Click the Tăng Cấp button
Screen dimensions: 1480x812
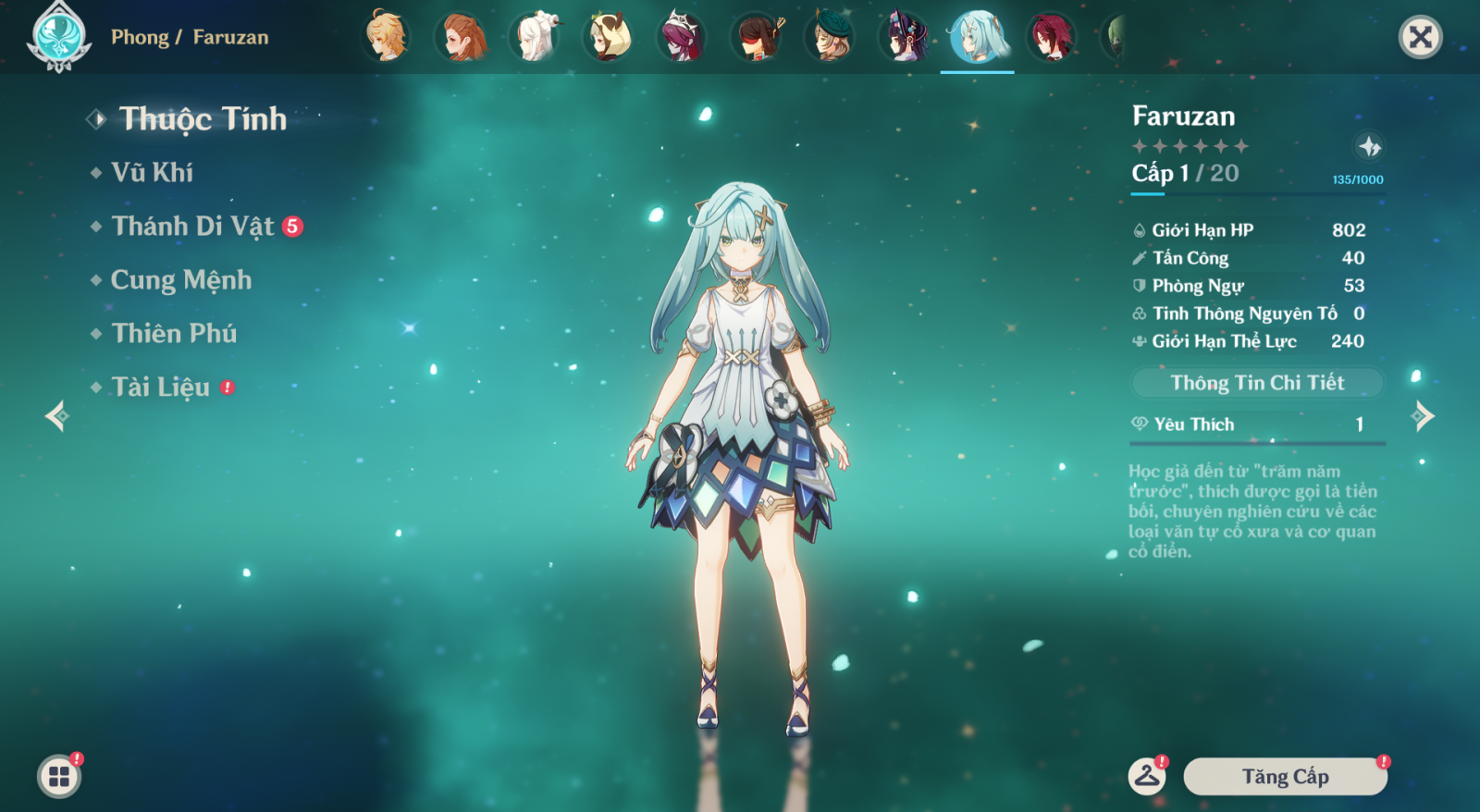1285,777
